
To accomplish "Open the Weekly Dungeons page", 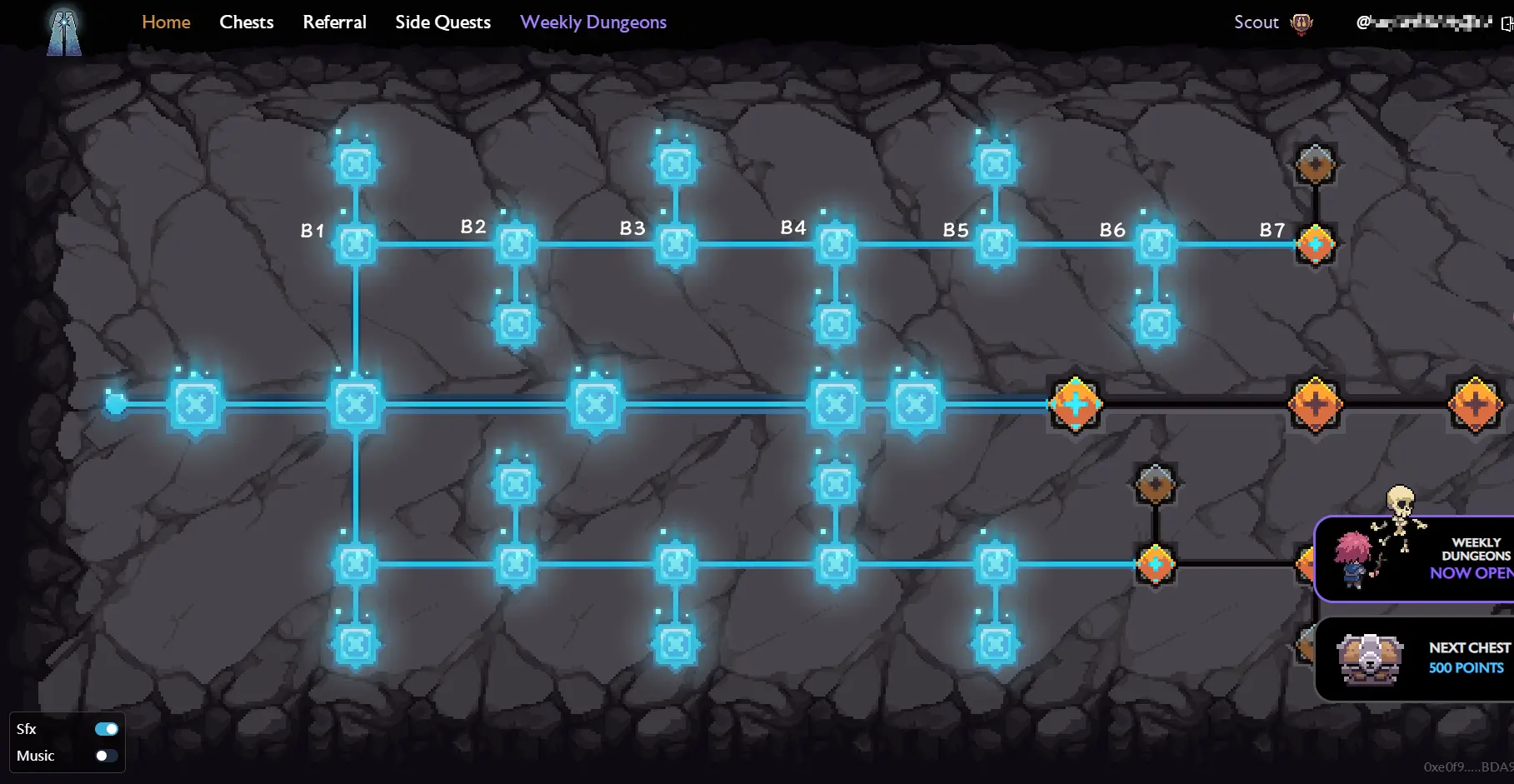I will click(x=593, y=22).
